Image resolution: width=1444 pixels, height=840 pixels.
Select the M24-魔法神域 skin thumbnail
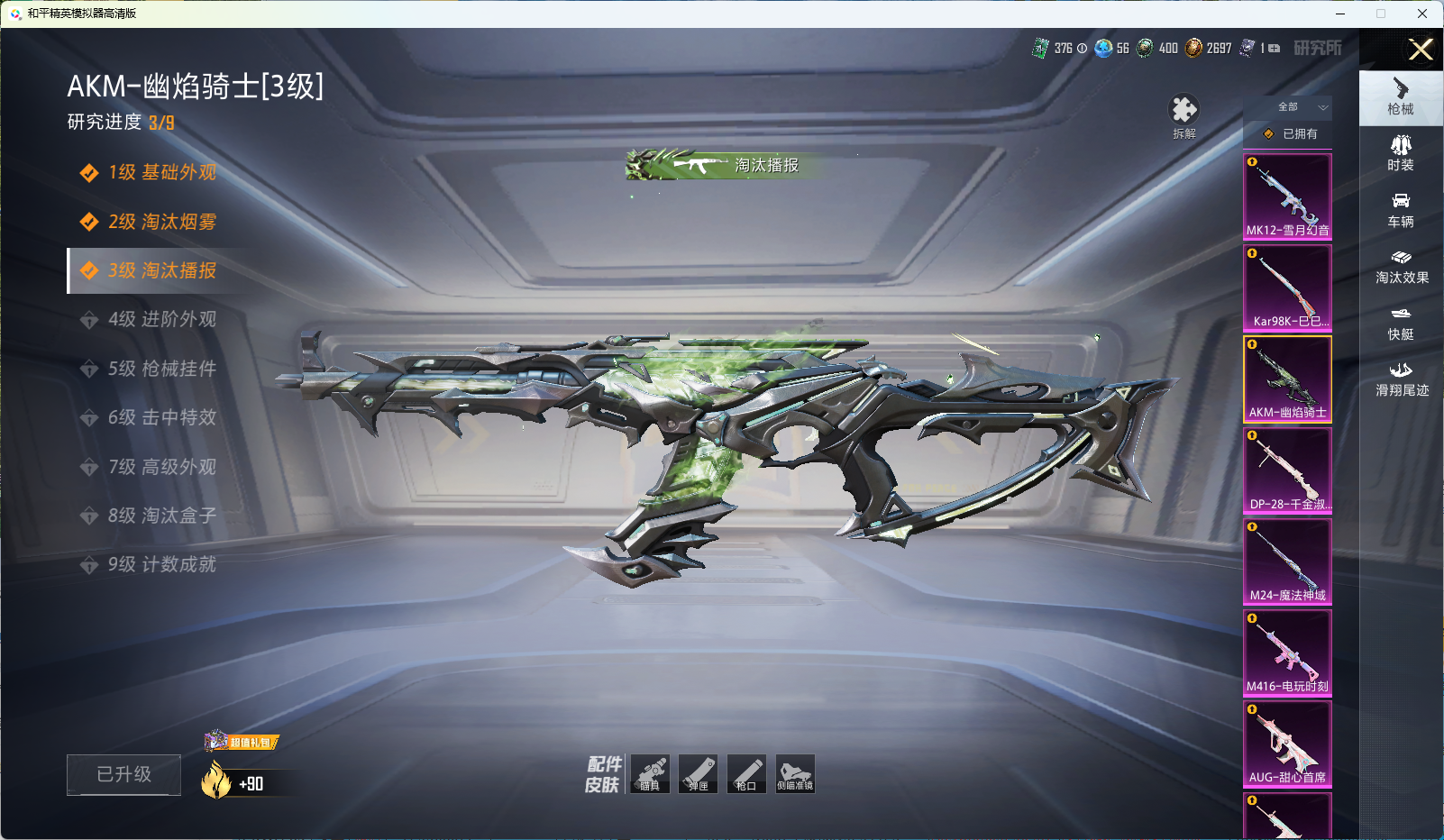coord(1287,561)
